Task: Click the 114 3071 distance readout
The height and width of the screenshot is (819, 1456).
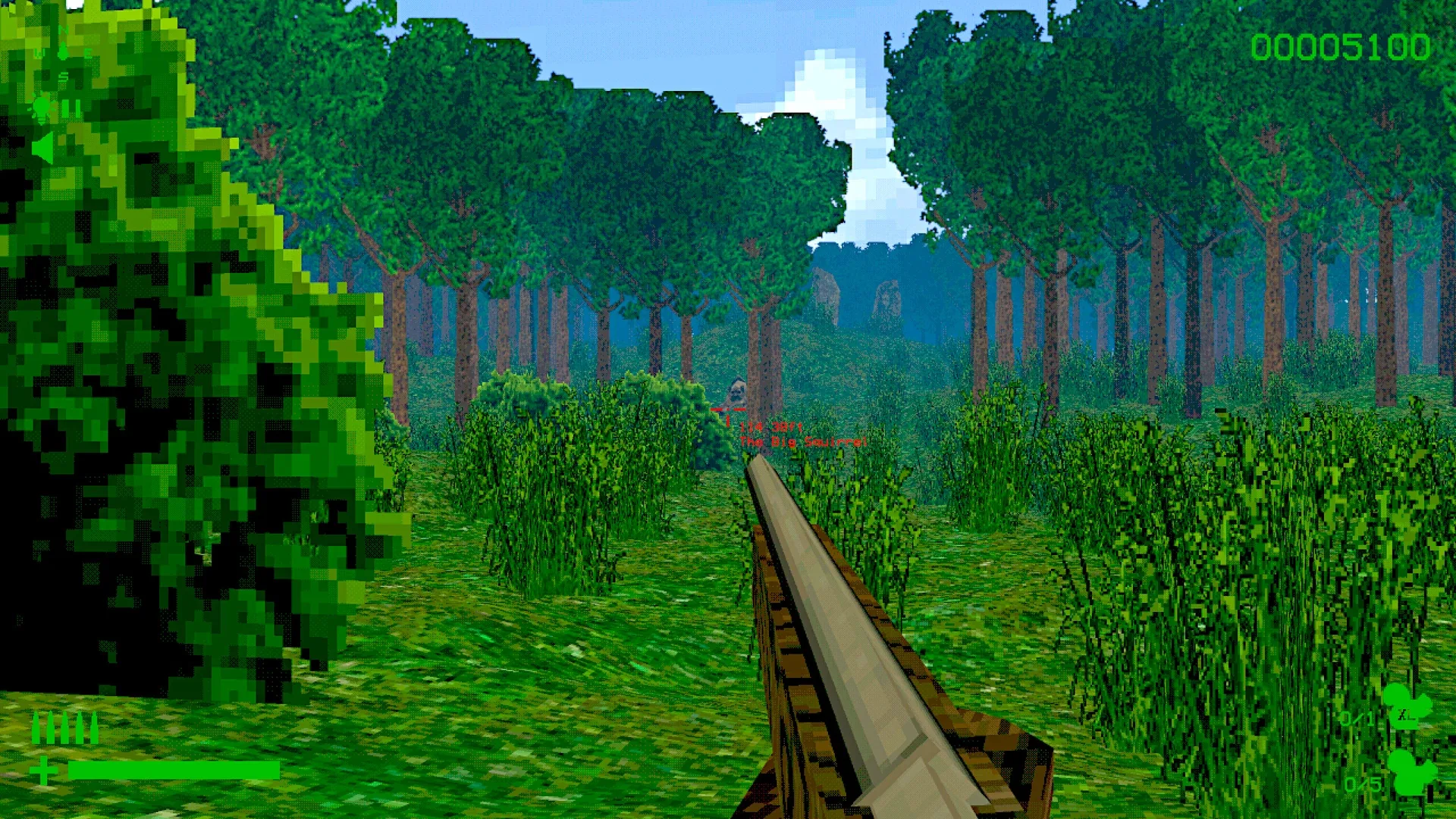Action: (771, 428)
